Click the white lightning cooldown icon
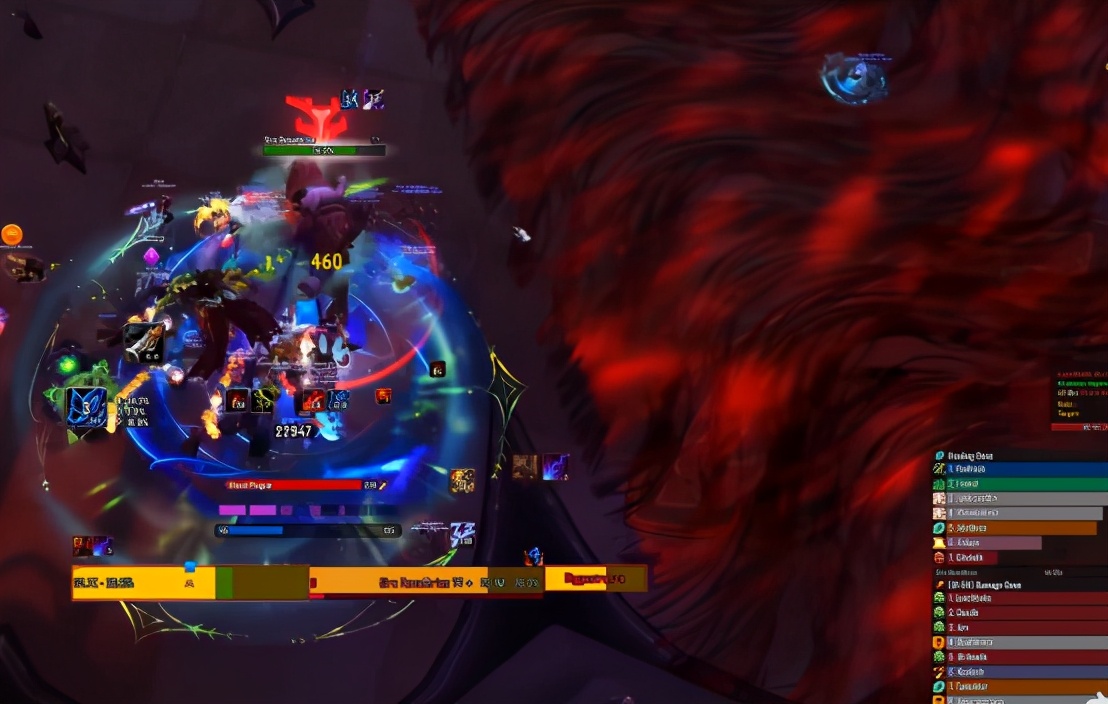The height and width of the screenshot is (704, 1108). [x=461, y=533]
